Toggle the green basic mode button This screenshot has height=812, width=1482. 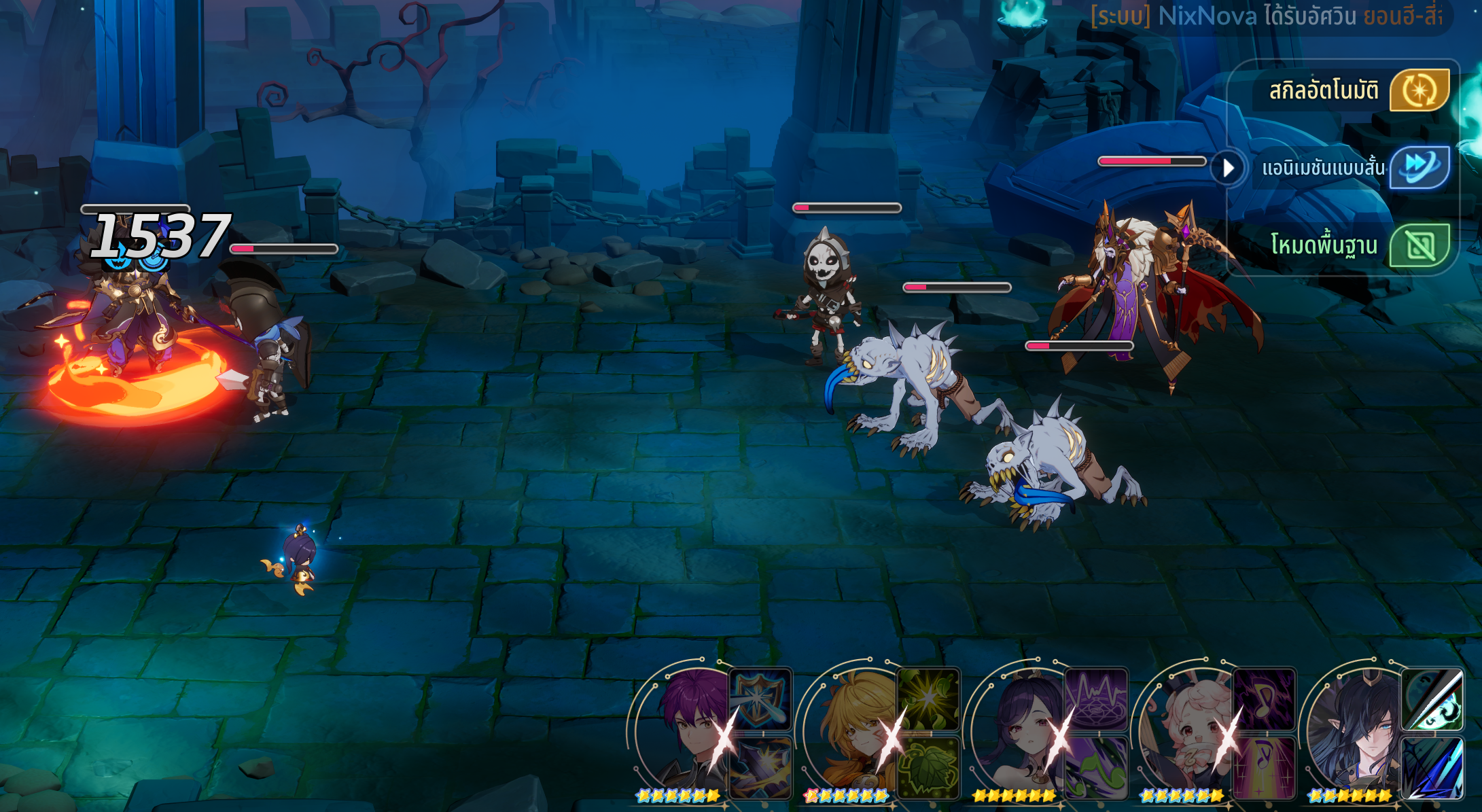[x=1419, y=245]
